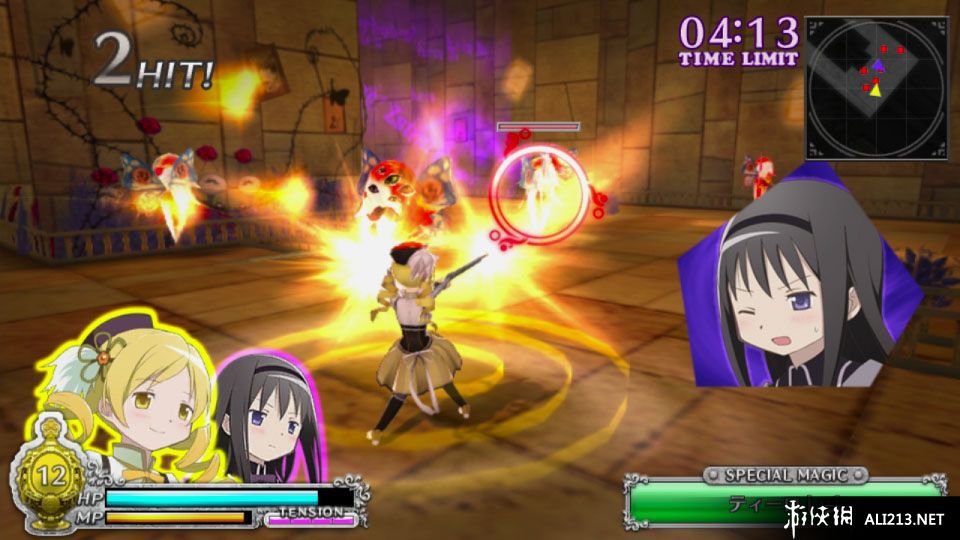Activate the Special Magic green panel

point(785,501)
